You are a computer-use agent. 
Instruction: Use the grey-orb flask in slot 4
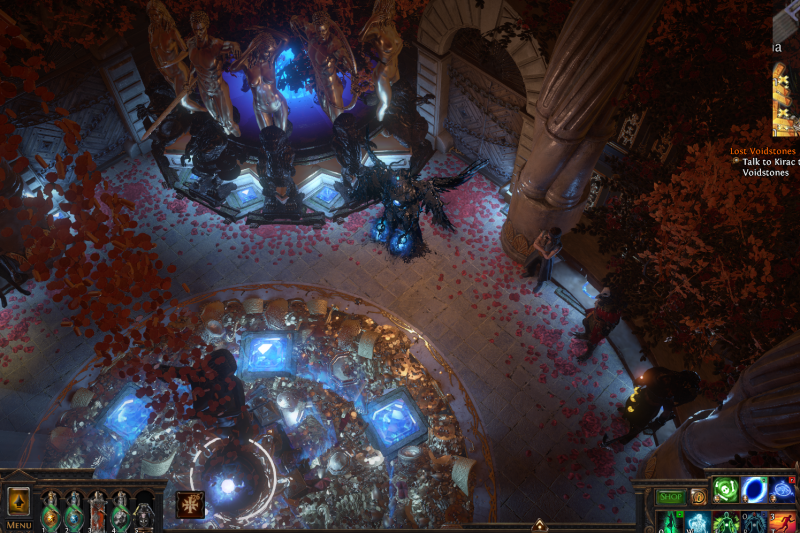tap(121, 513)
